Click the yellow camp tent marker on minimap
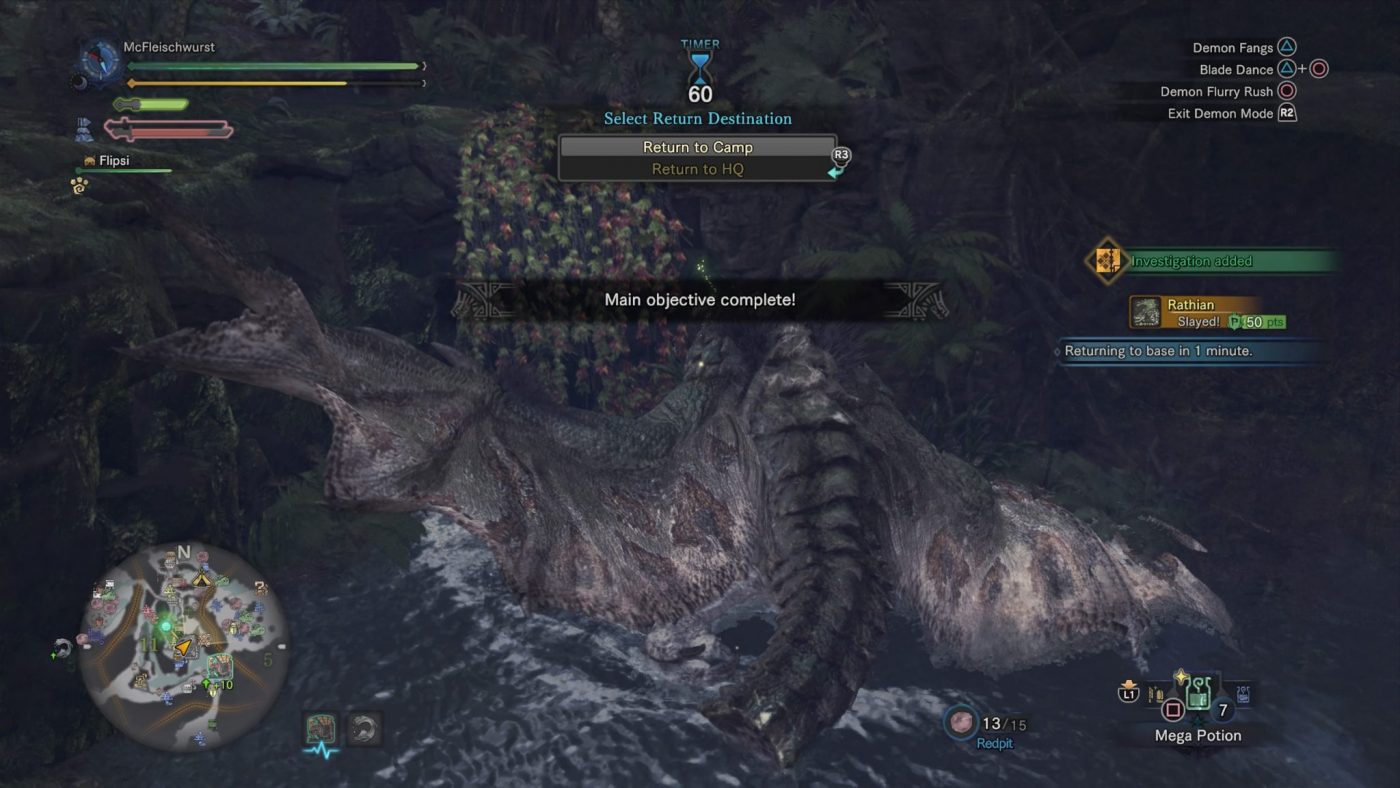The height and width of the screenshot is (788, 1400). [x=201, y=579]
